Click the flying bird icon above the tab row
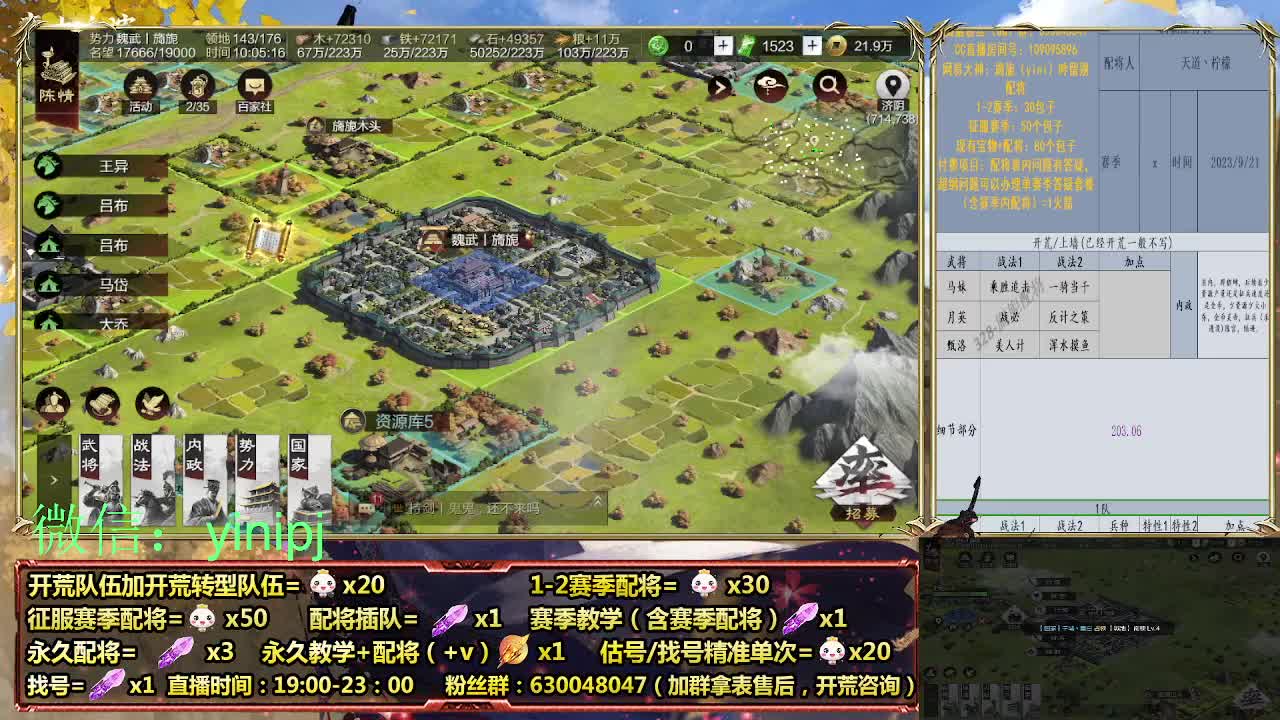The image size is (1280, 720). 150,402
